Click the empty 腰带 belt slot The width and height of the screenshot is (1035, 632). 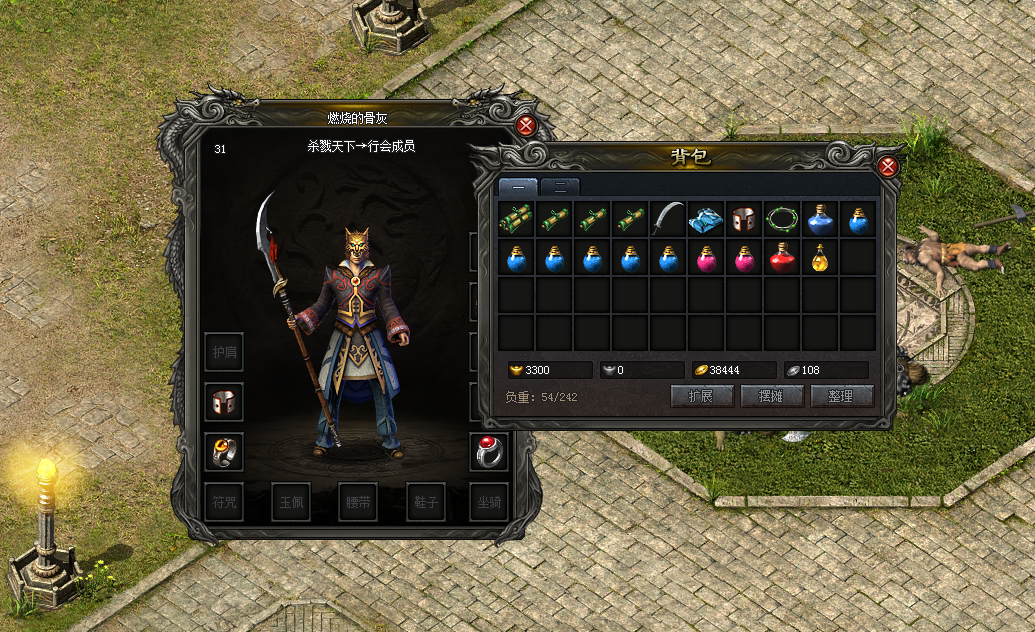[357, 502]
